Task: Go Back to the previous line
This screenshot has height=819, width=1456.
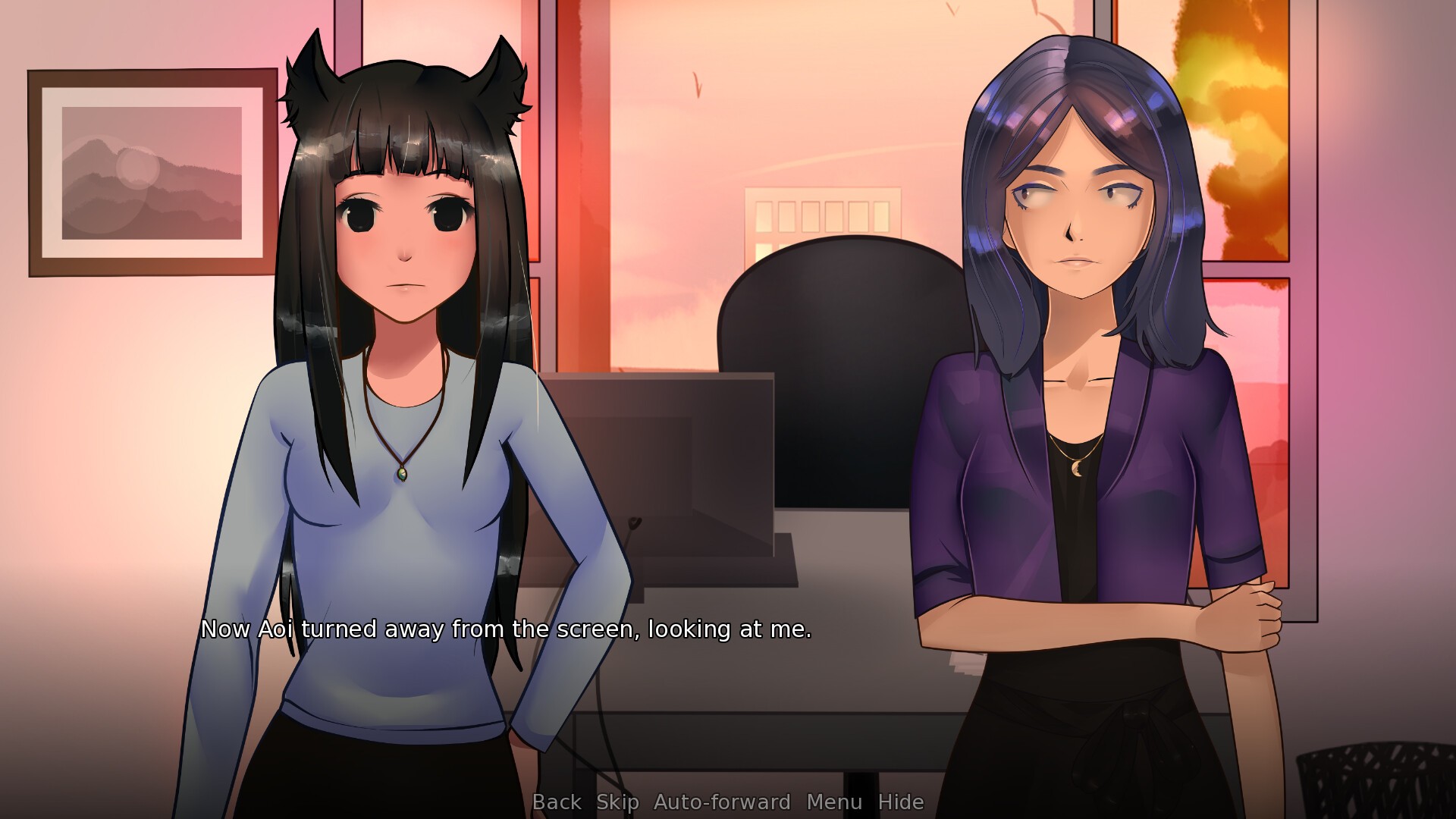Action: point(557,802)
